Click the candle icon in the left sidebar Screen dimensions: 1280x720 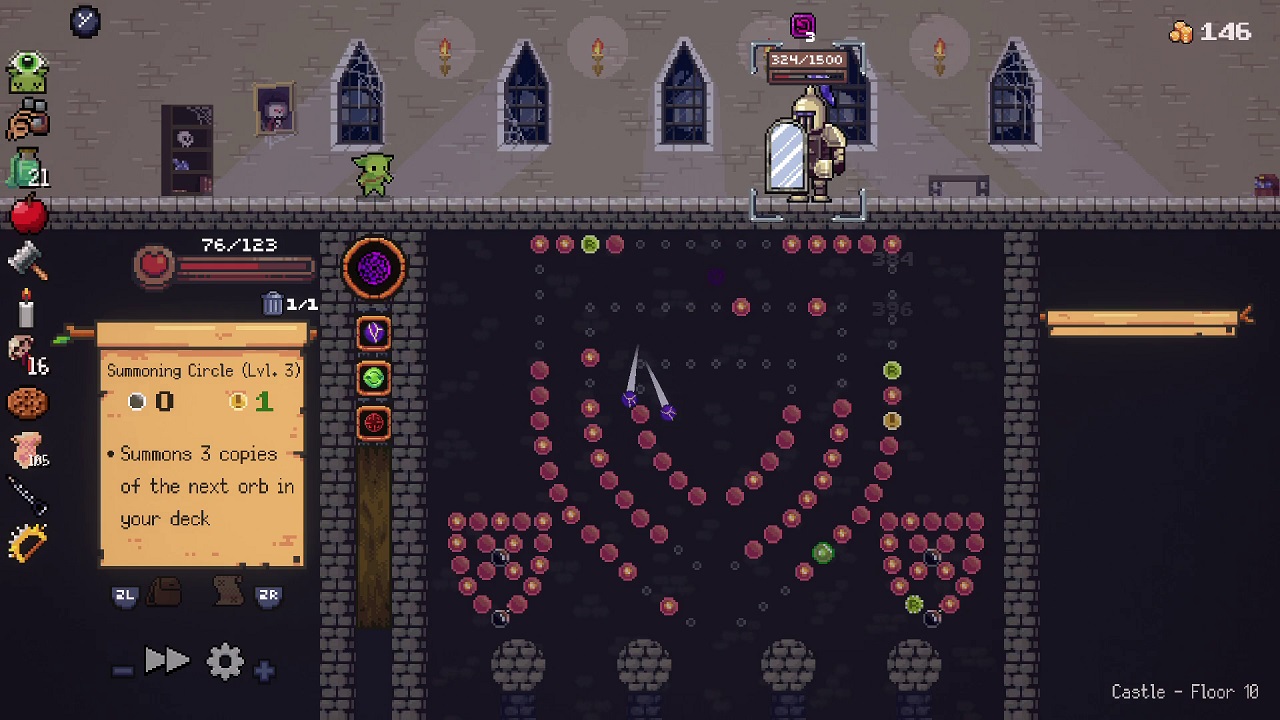pyautogui.click(x=24, y=310)
